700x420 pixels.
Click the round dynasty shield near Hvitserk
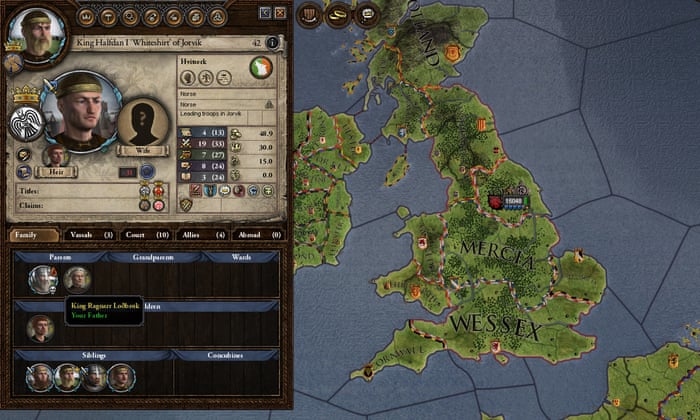click(x=260, y=68)
